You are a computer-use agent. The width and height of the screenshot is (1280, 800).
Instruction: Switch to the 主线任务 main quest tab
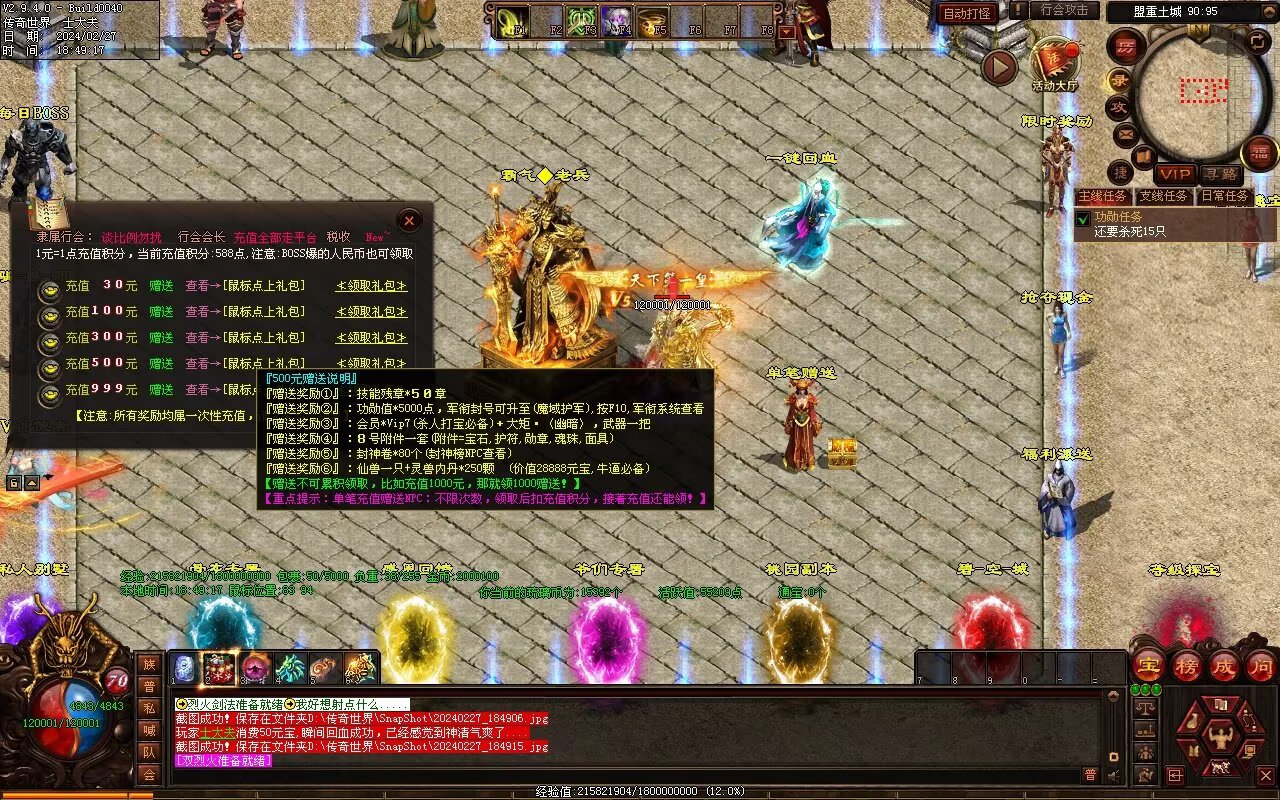[1103, 197]
